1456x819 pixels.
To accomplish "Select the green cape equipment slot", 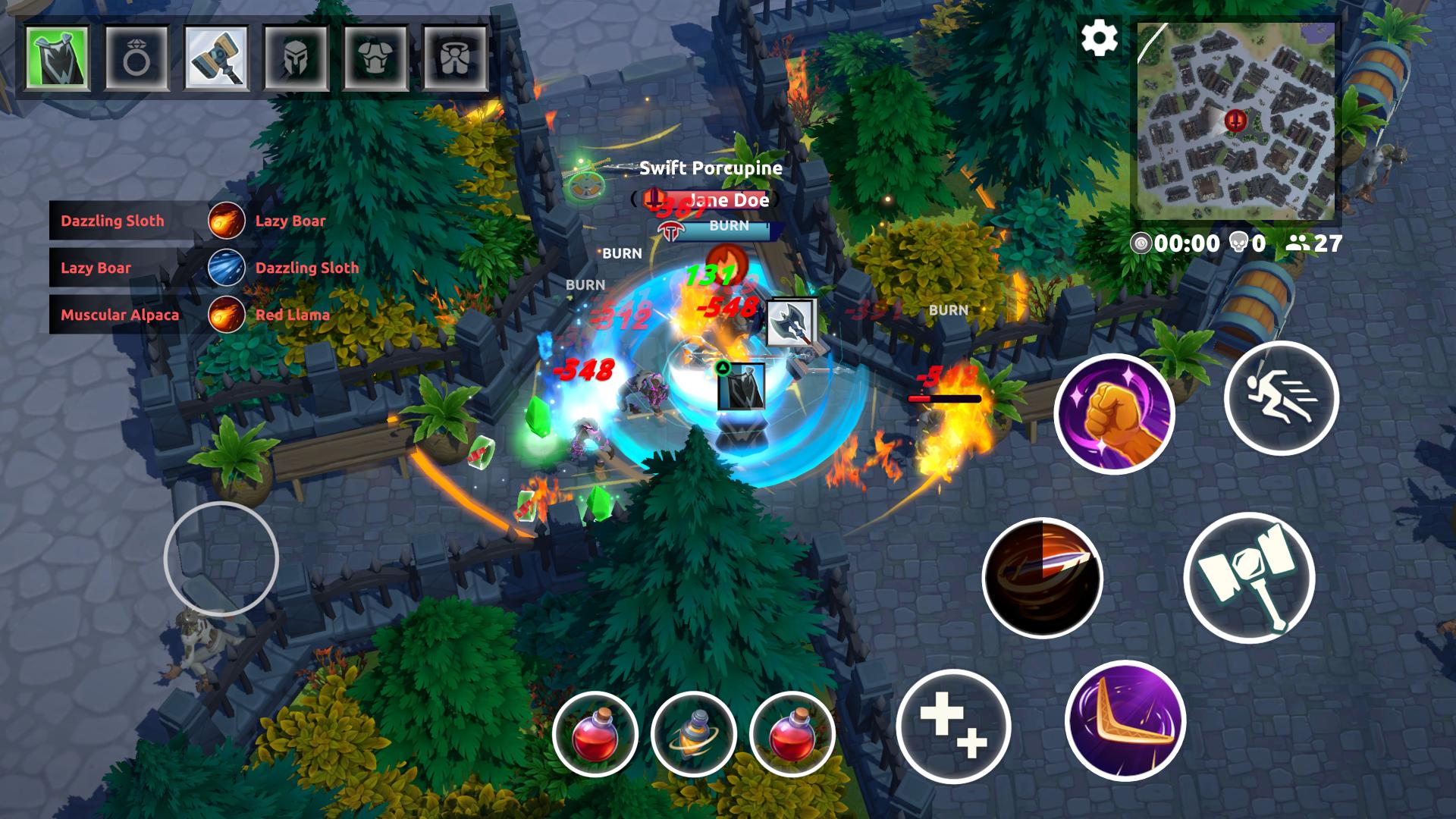I will point(57,58).
